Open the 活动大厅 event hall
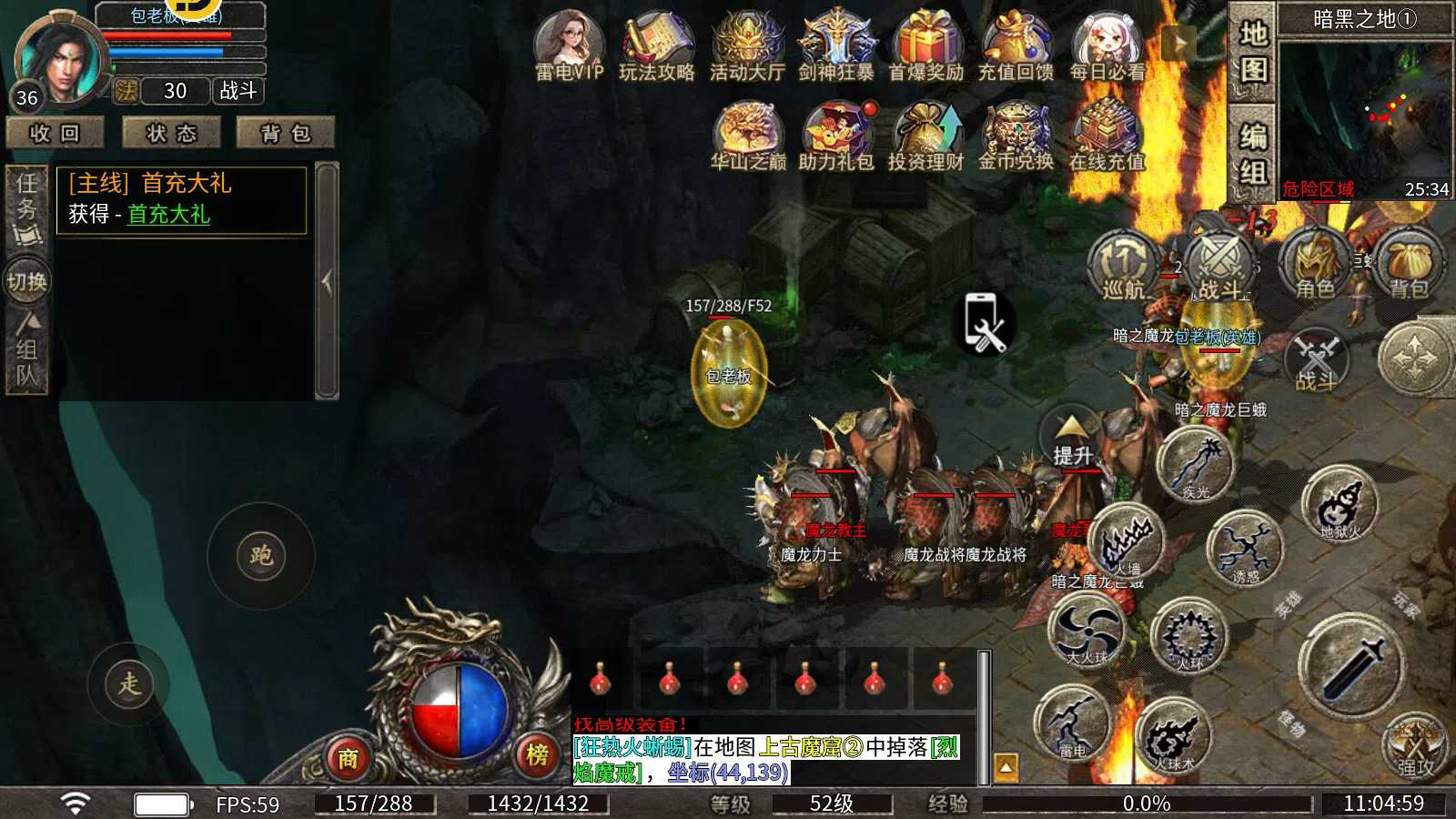The height and width of the screenshot is (819, 1456). [x=747, y=45]
